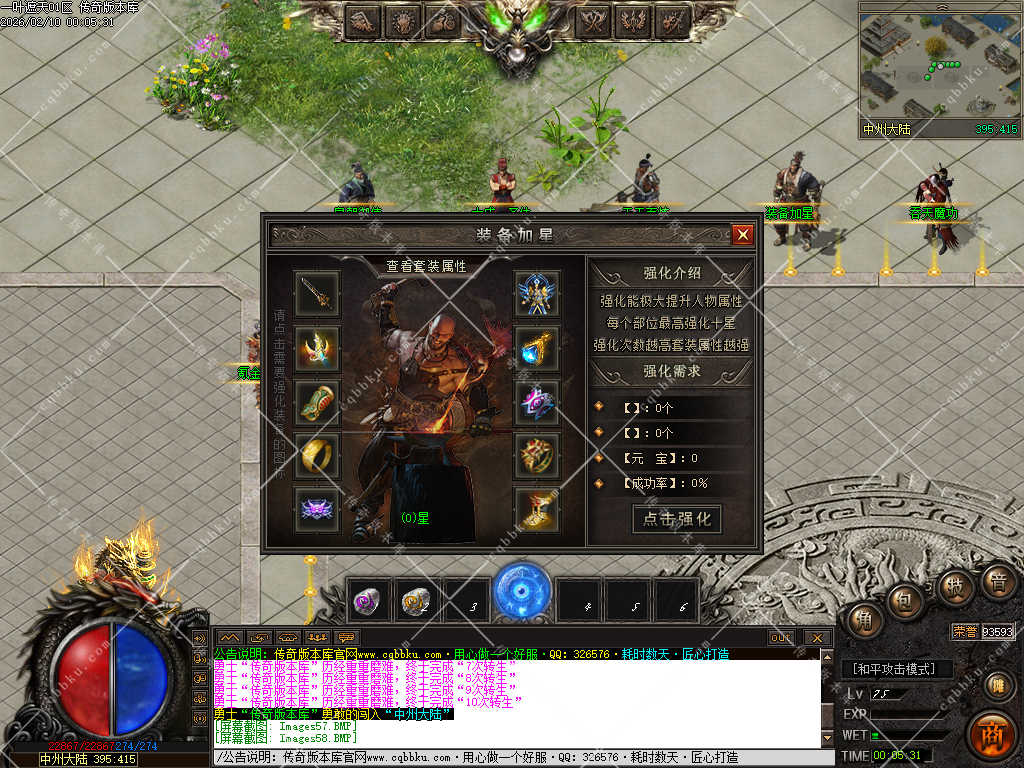
Task: Use the purple scroll in hotbar slot one
Action: click(368, 601)
